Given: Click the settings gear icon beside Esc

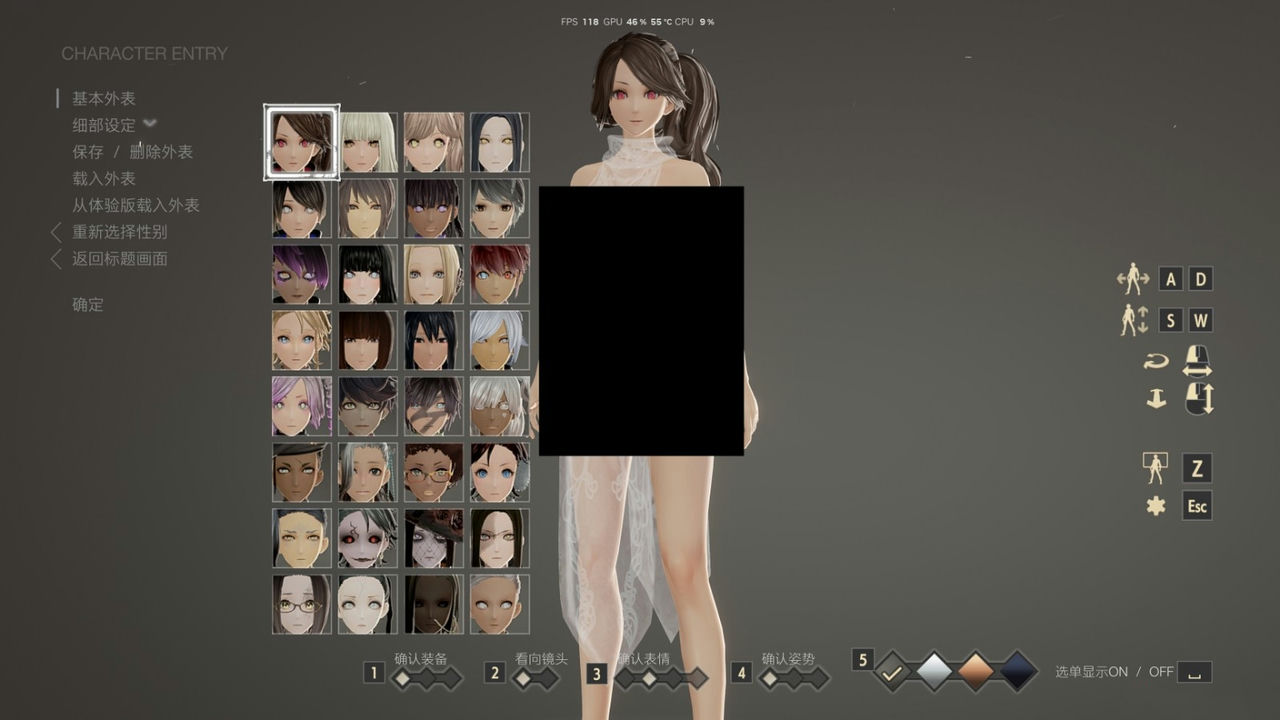Looking at the screenshot, I should [1156, 507].
